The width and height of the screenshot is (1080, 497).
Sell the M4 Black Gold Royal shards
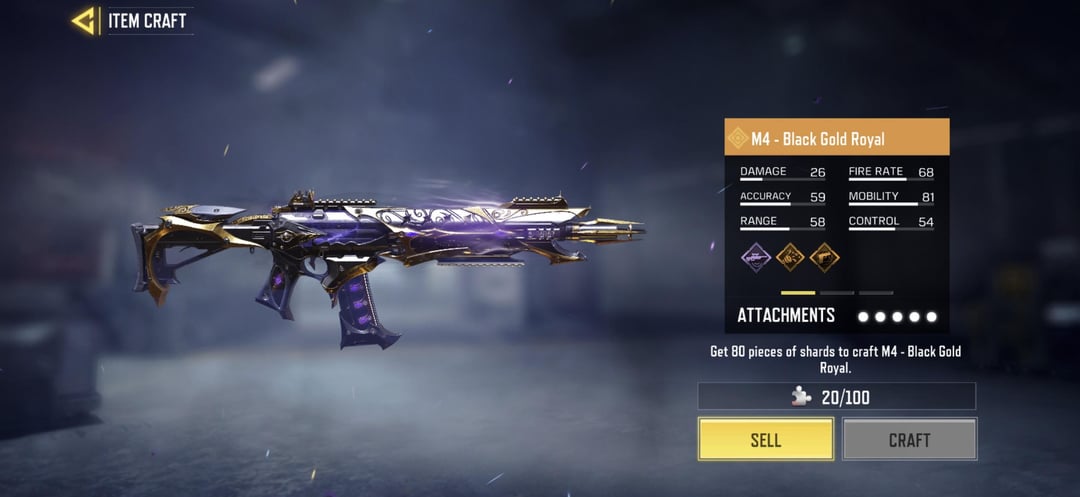coord(765,439)
